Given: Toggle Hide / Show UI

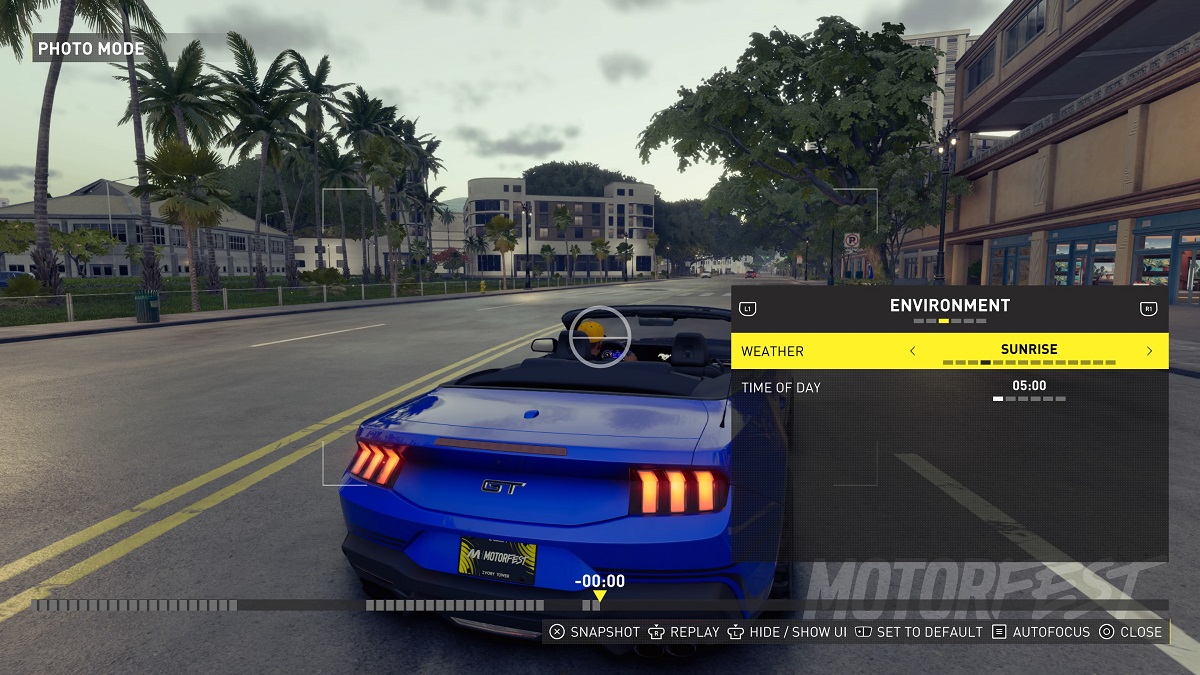Looking at the screenshot, I should pos(786,632).
